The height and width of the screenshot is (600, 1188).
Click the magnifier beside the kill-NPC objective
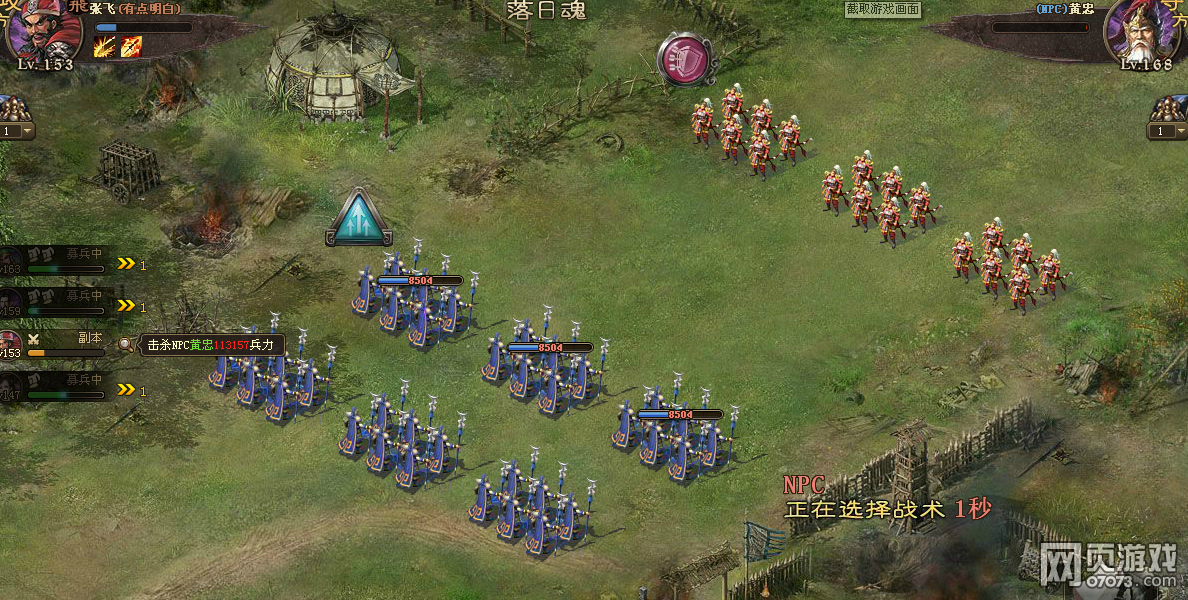click(125, 345)
